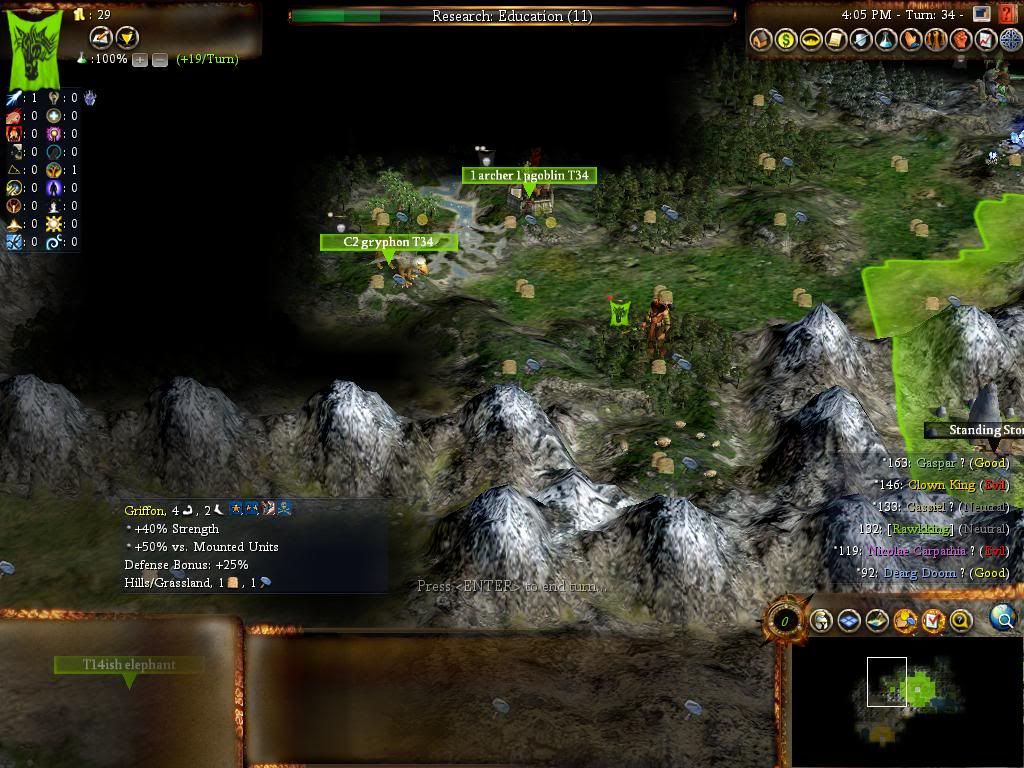Increase the research rate with plus button
Screen dimensions: 1024x768
[140, 59]
